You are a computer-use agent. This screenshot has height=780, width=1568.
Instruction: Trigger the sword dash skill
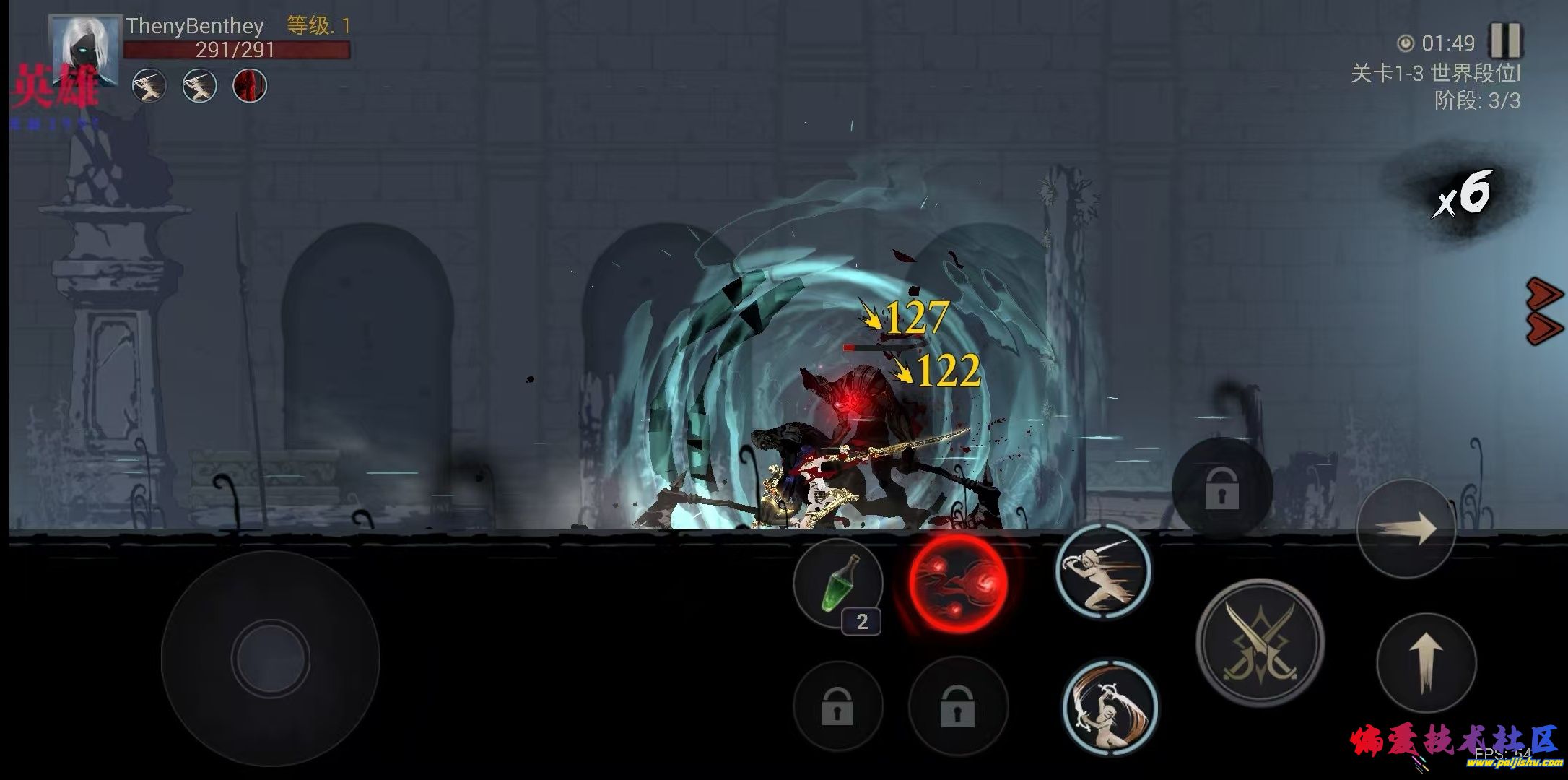[x=1102, y=571]
